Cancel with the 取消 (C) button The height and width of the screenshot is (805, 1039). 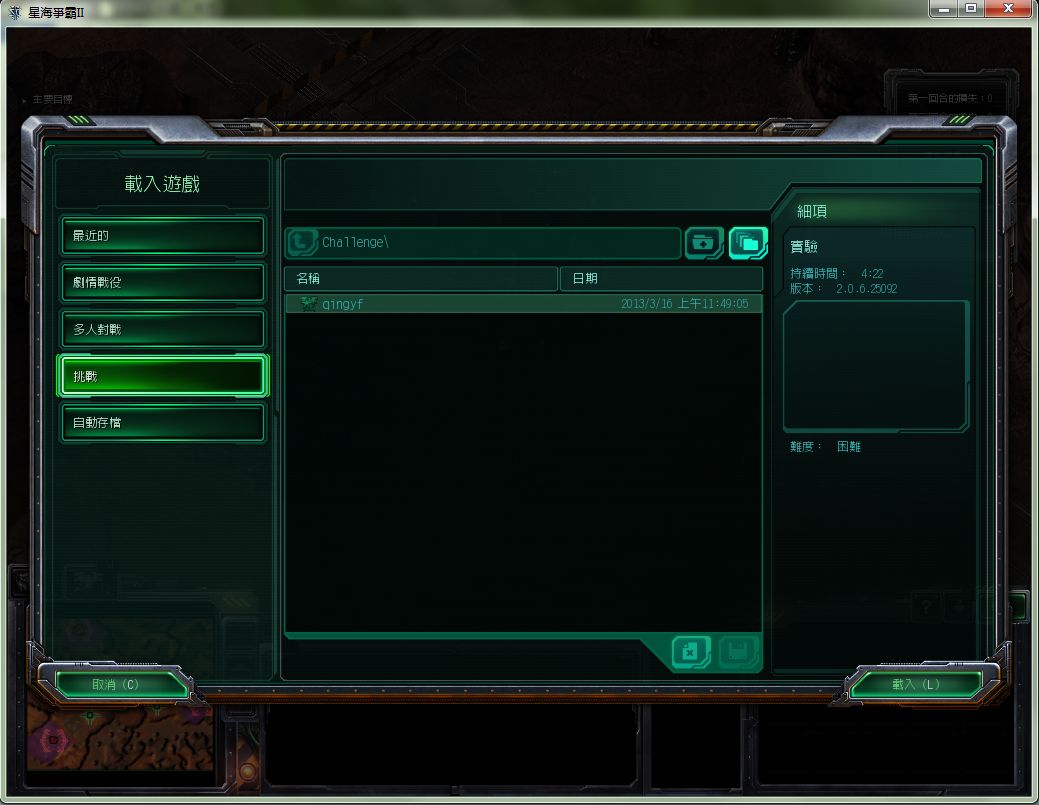point(116,685)
